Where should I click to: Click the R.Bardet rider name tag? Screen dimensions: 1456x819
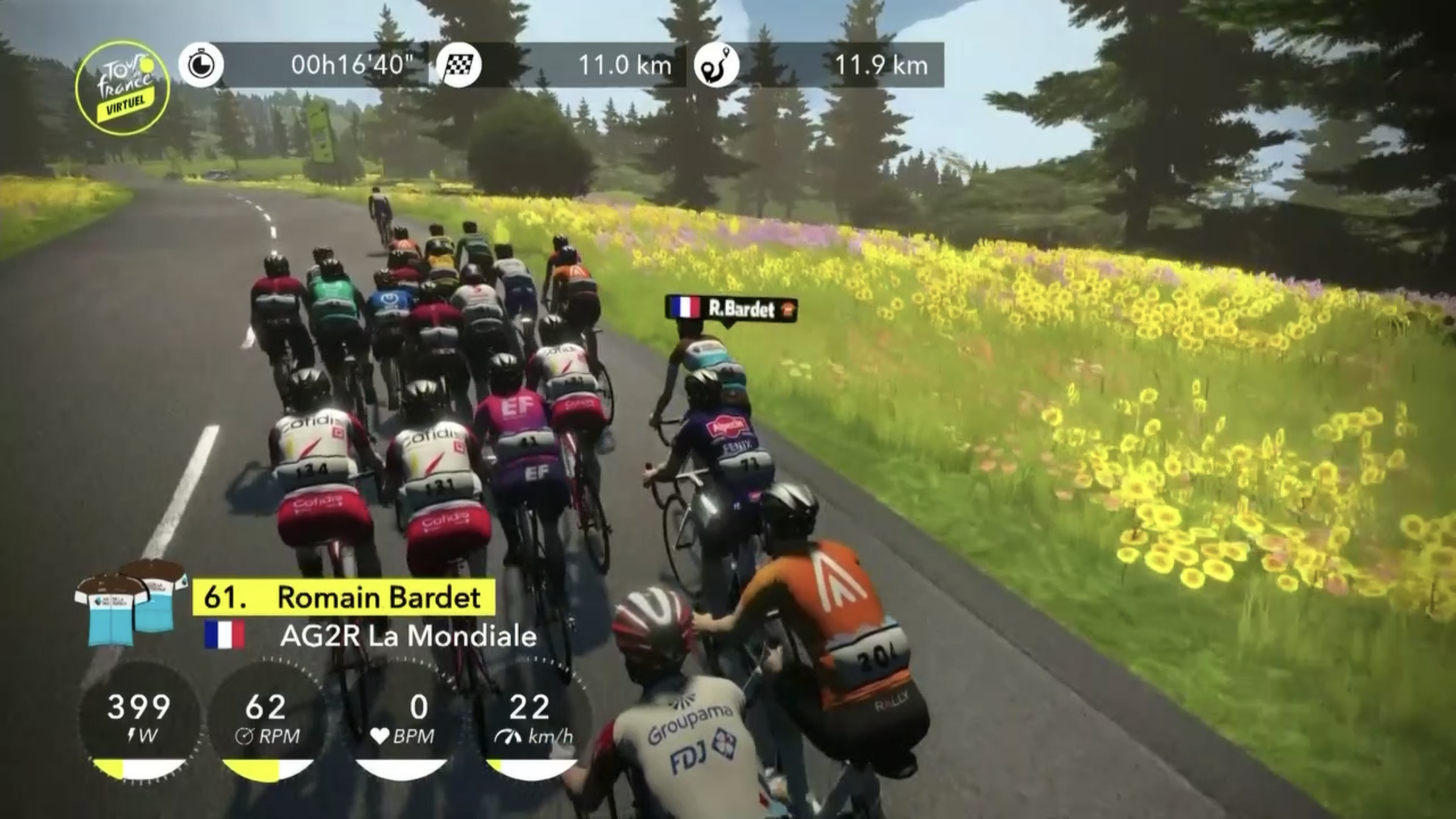[731, 309]
